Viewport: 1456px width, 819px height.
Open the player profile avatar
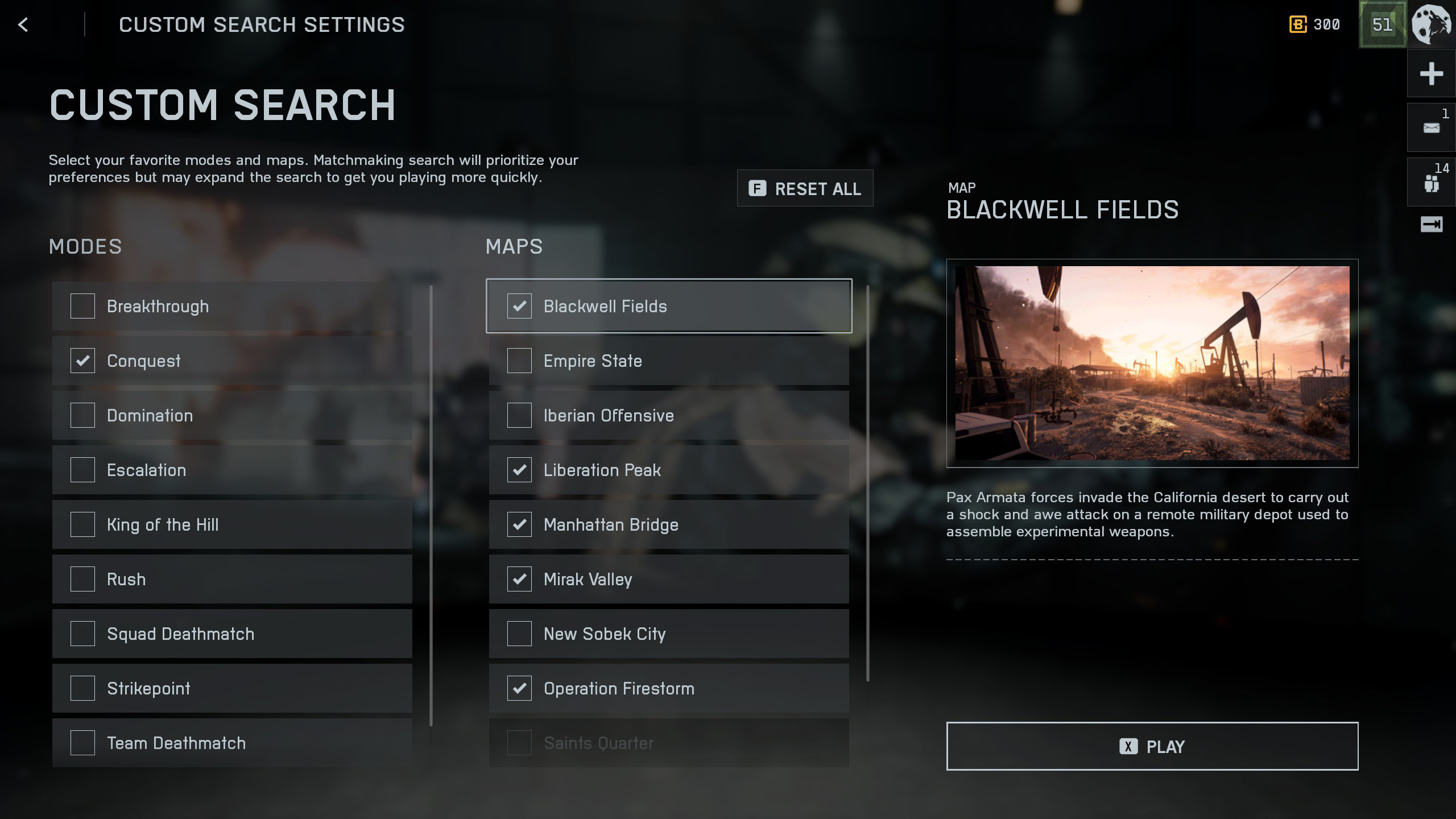pos(1431,24)
